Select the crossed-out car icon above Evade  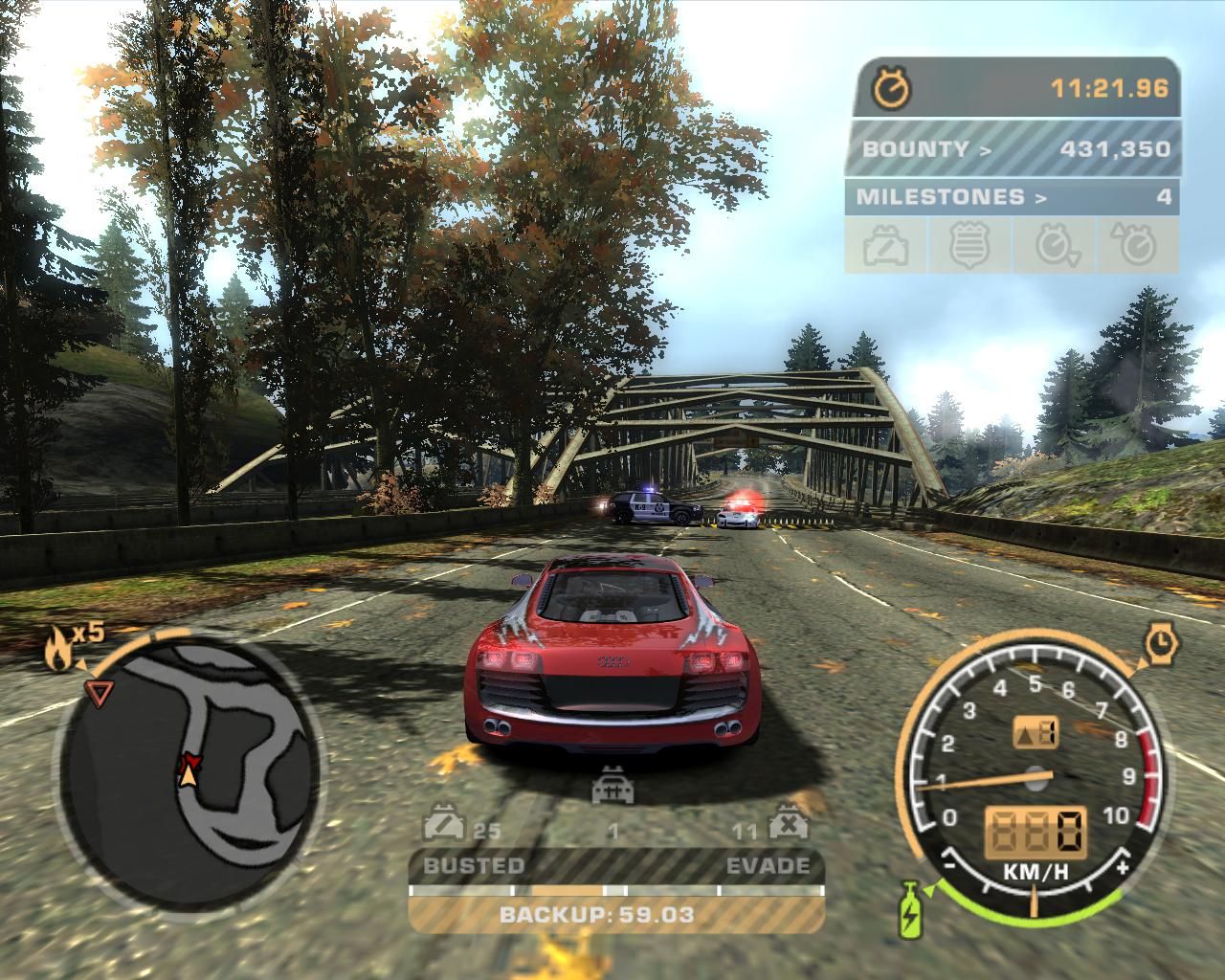[x=787, y=824]
